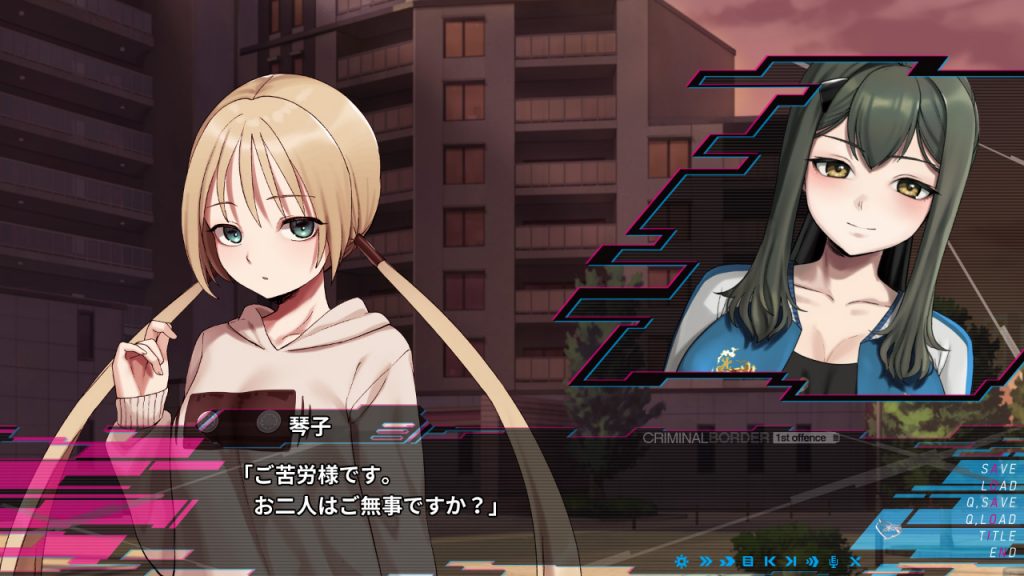Open the backlog list icon
This screenshot has width=1024, height=576.
(x=747, y=561)
